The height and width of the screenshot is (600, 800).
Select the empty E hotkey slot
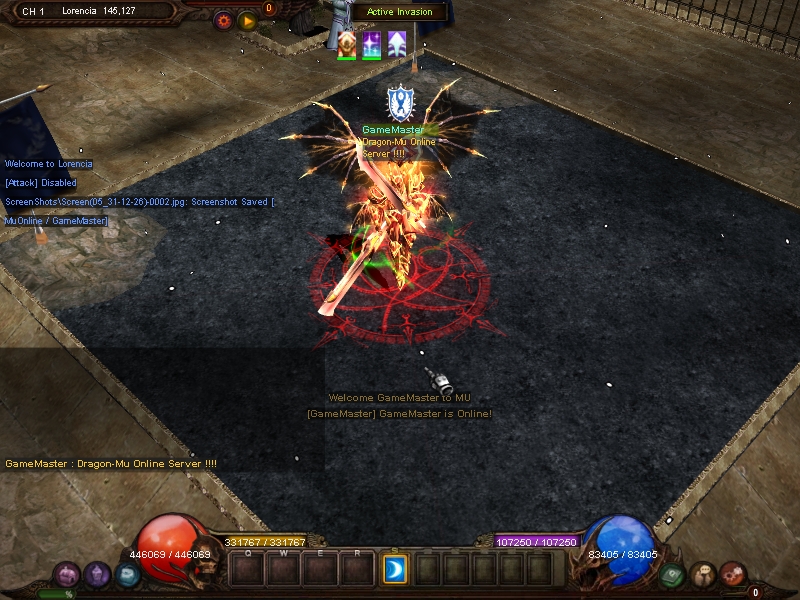coord(320,569)
